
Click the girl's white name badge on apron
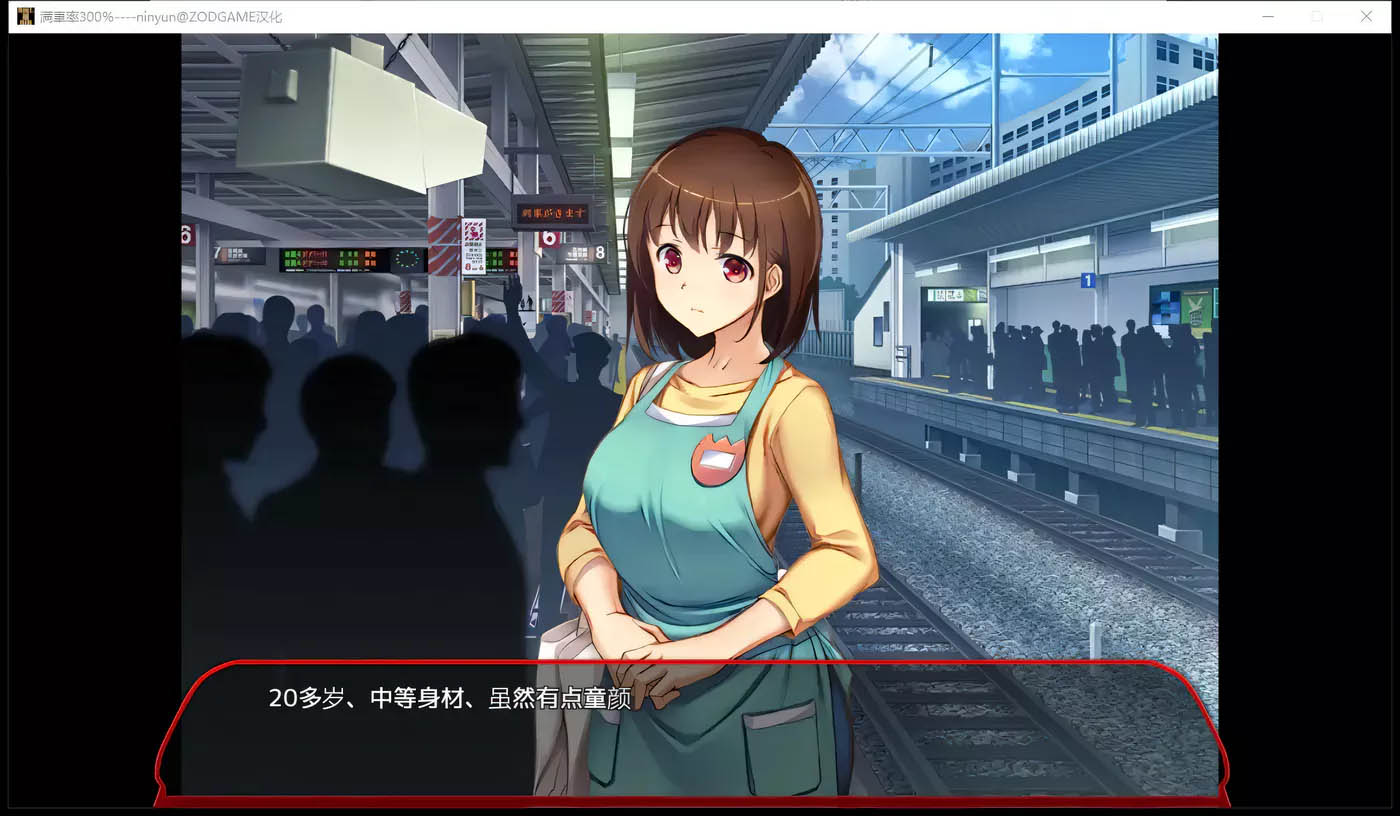point(719,458)
